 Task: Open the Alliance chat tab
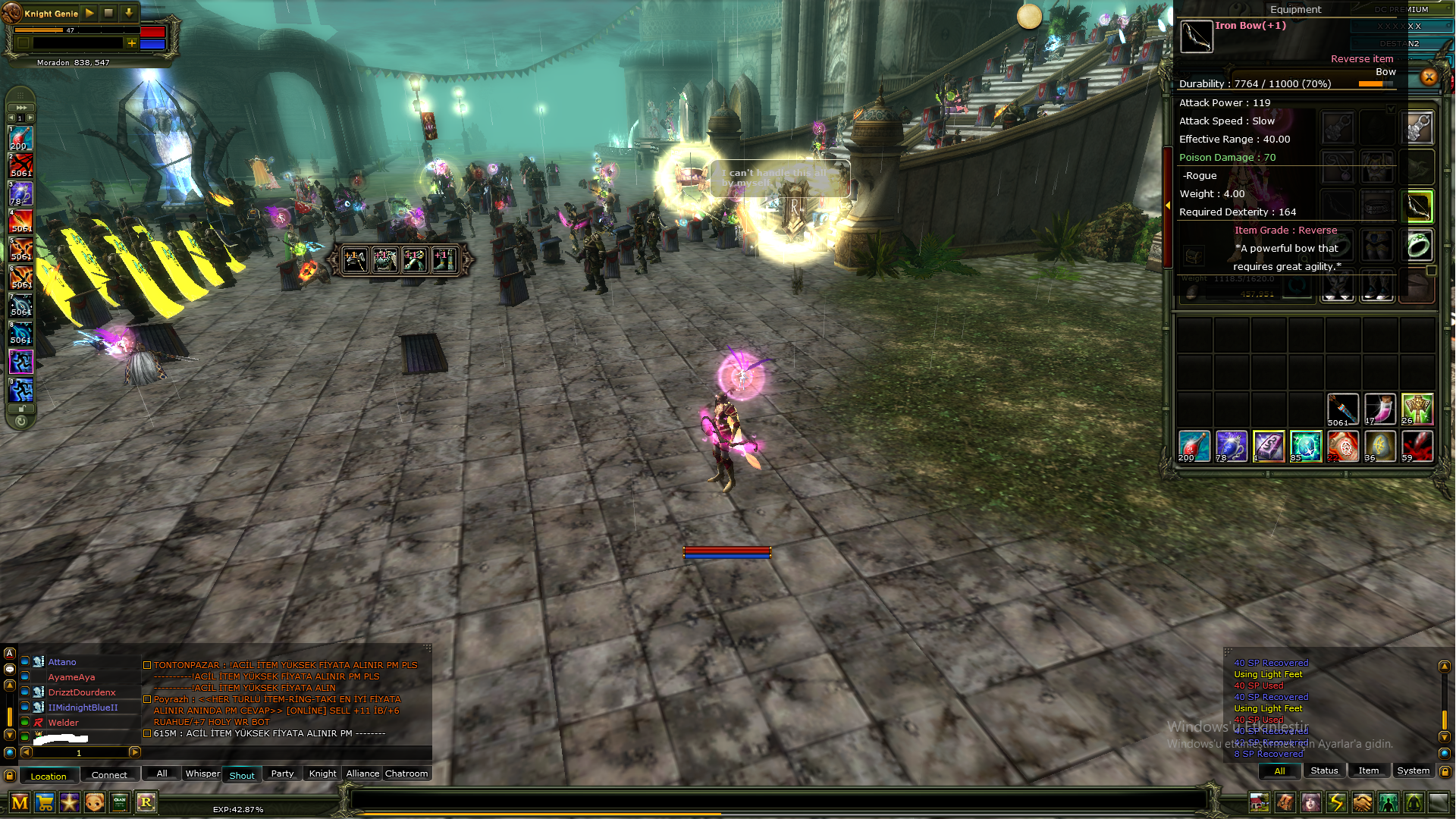click(x=362, y=773)
